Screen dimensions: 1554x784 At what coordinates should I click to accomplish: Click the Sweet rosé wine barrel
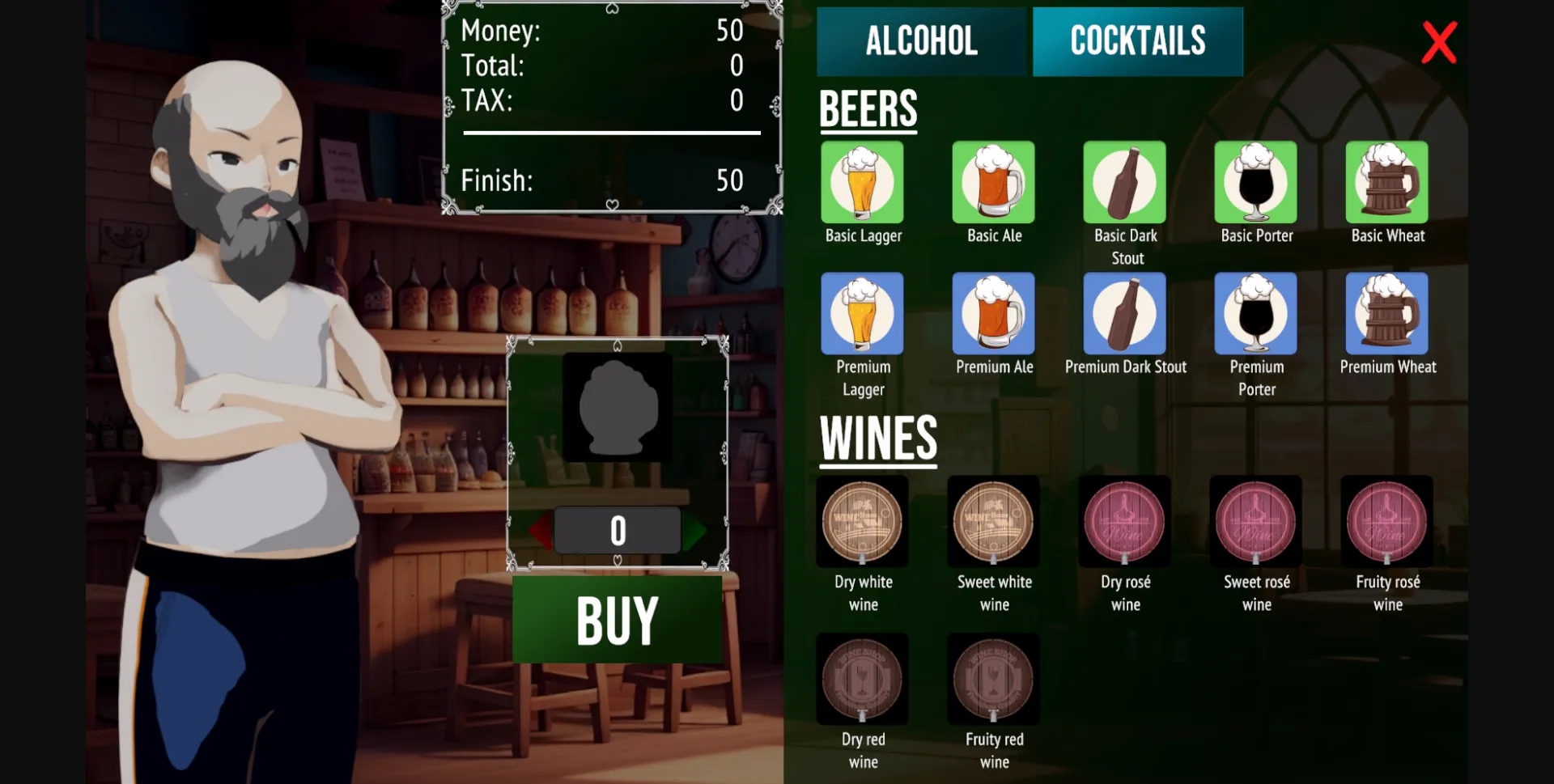click(1255, 523)
